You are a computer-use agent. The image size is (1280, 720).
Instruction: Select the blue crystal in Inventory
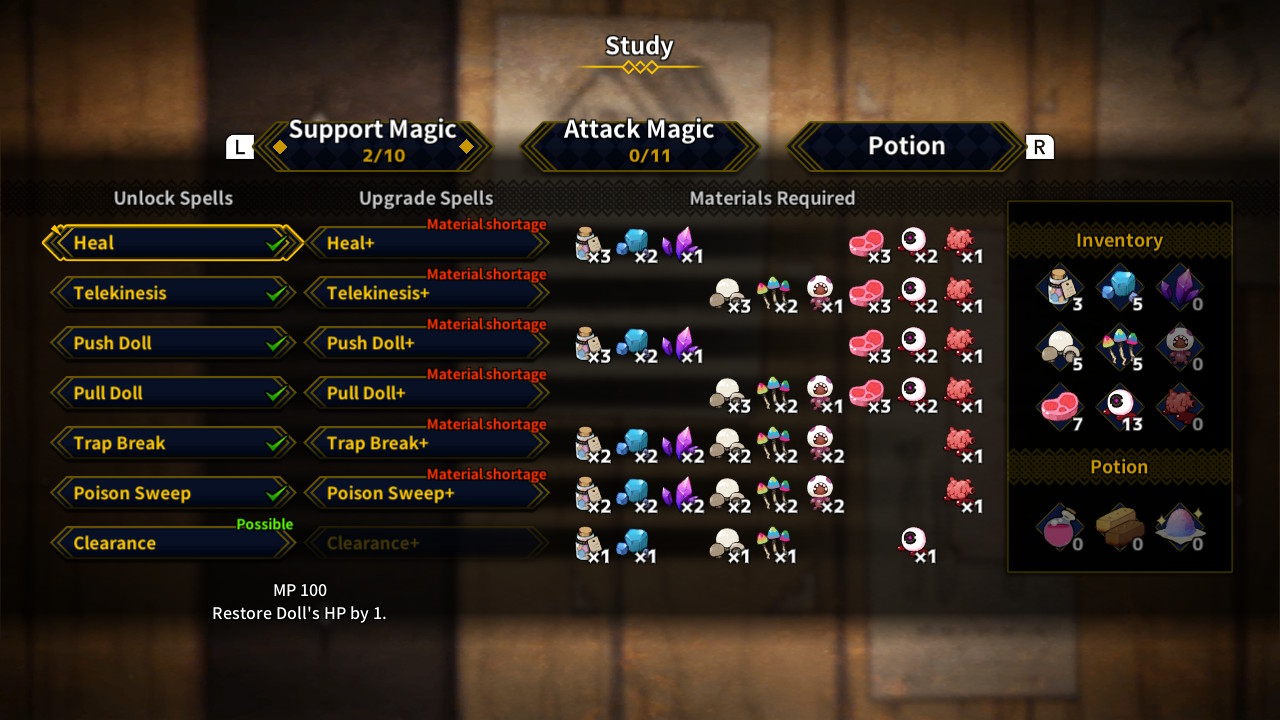1120,288
